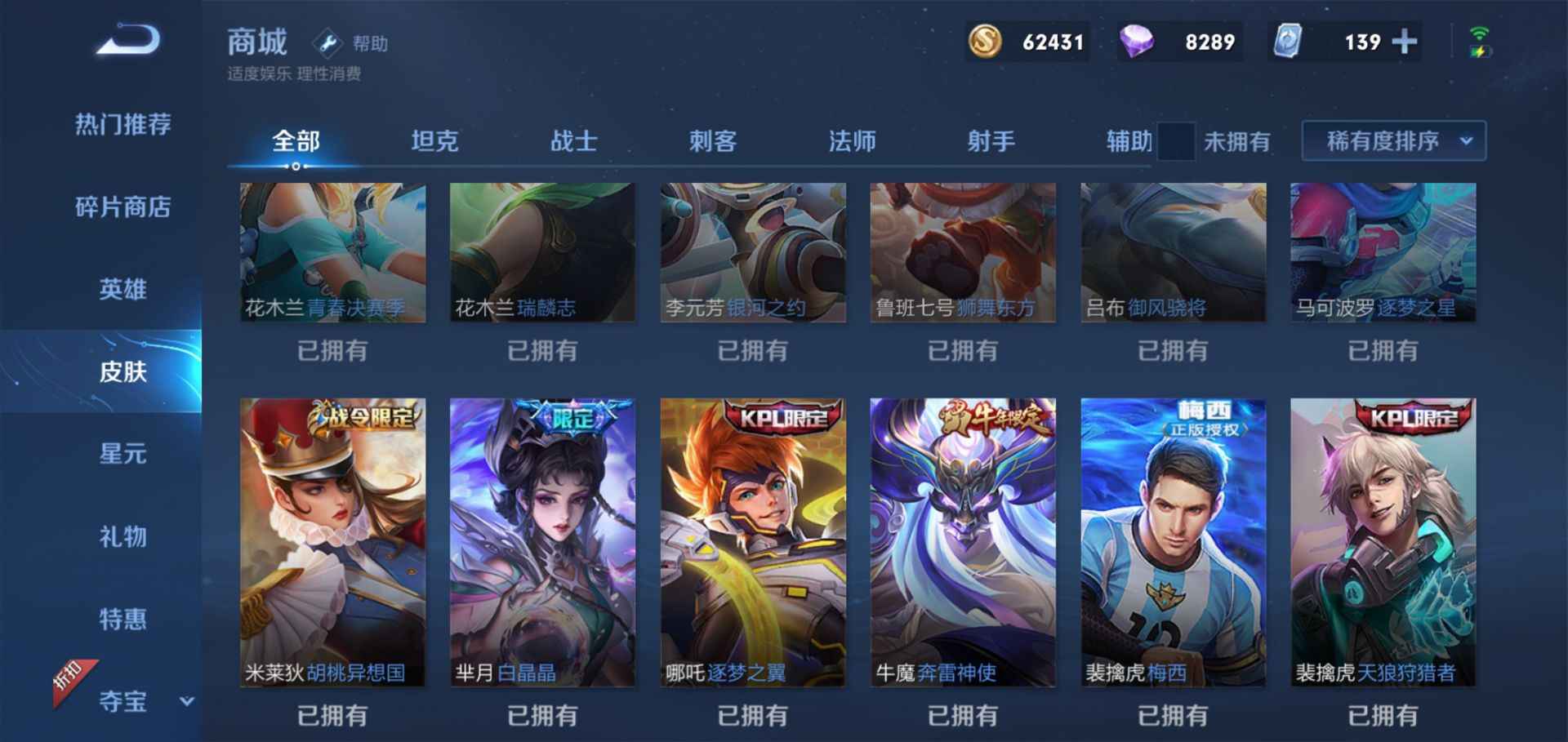Click the wrench icon beside 商城 title

(326, 43)
